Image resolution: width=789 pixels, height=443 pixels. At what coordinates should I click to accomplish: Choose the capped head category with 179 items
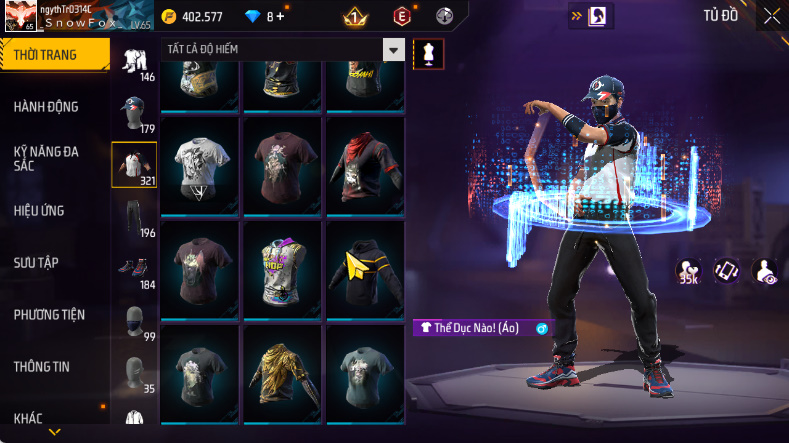click(134, 113)
